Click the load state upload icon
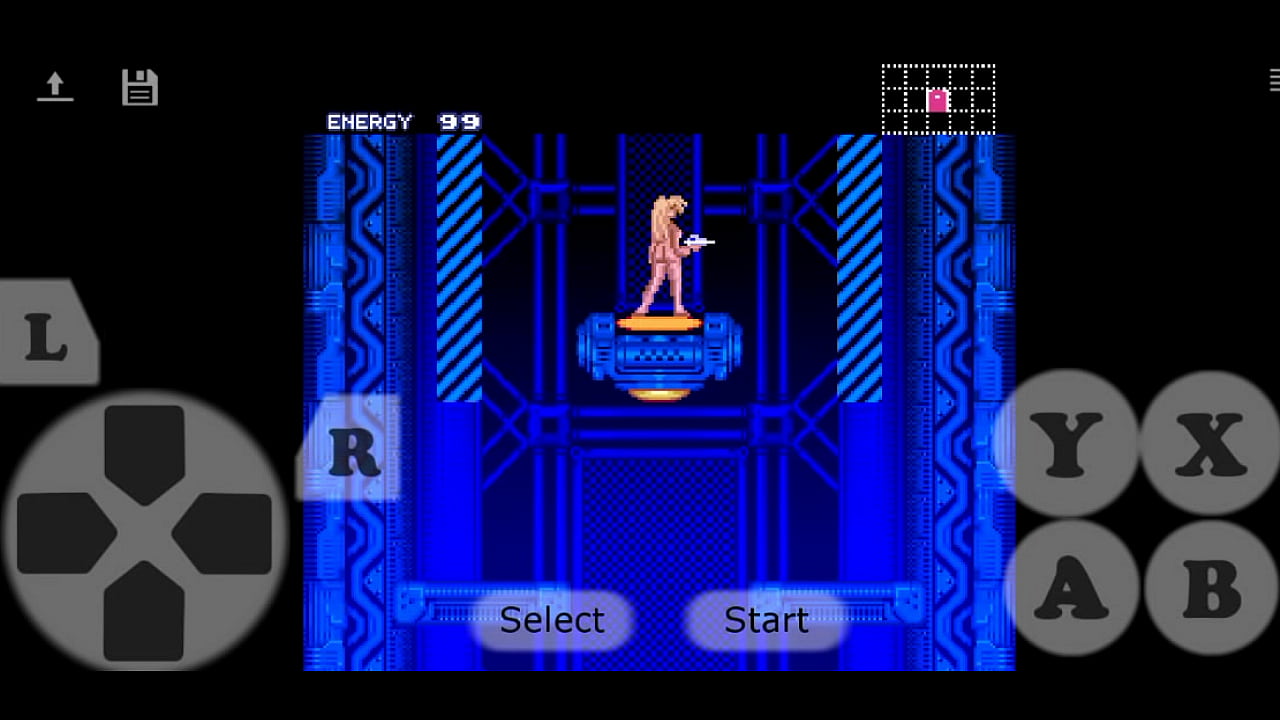Viewport: 1280px width, 720px height. click(55, 87)
